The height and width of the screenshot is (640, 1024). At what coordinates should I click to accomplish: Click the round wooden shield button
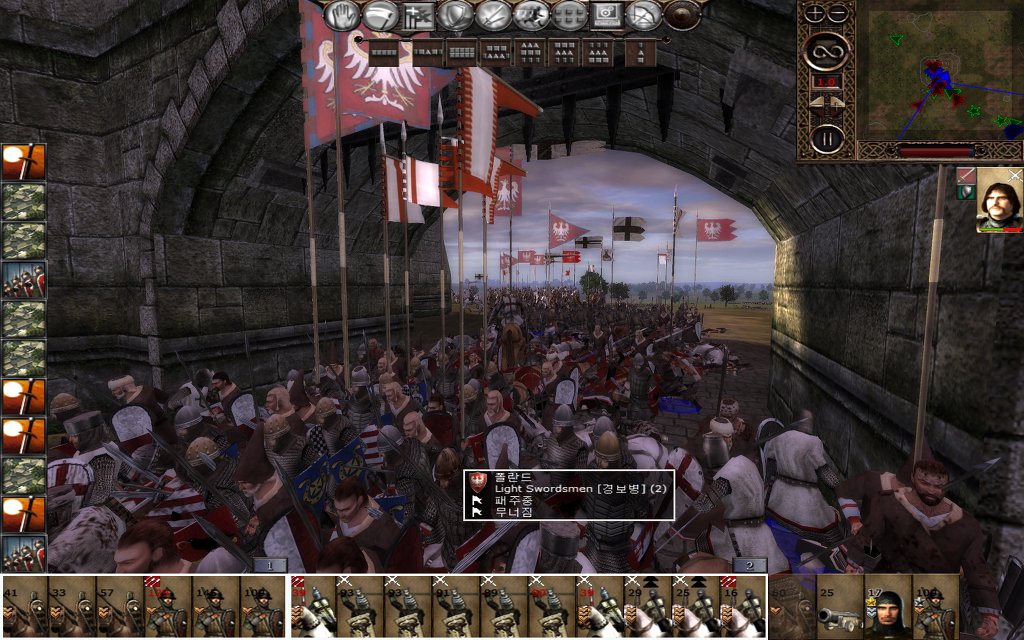coord(683,15)
